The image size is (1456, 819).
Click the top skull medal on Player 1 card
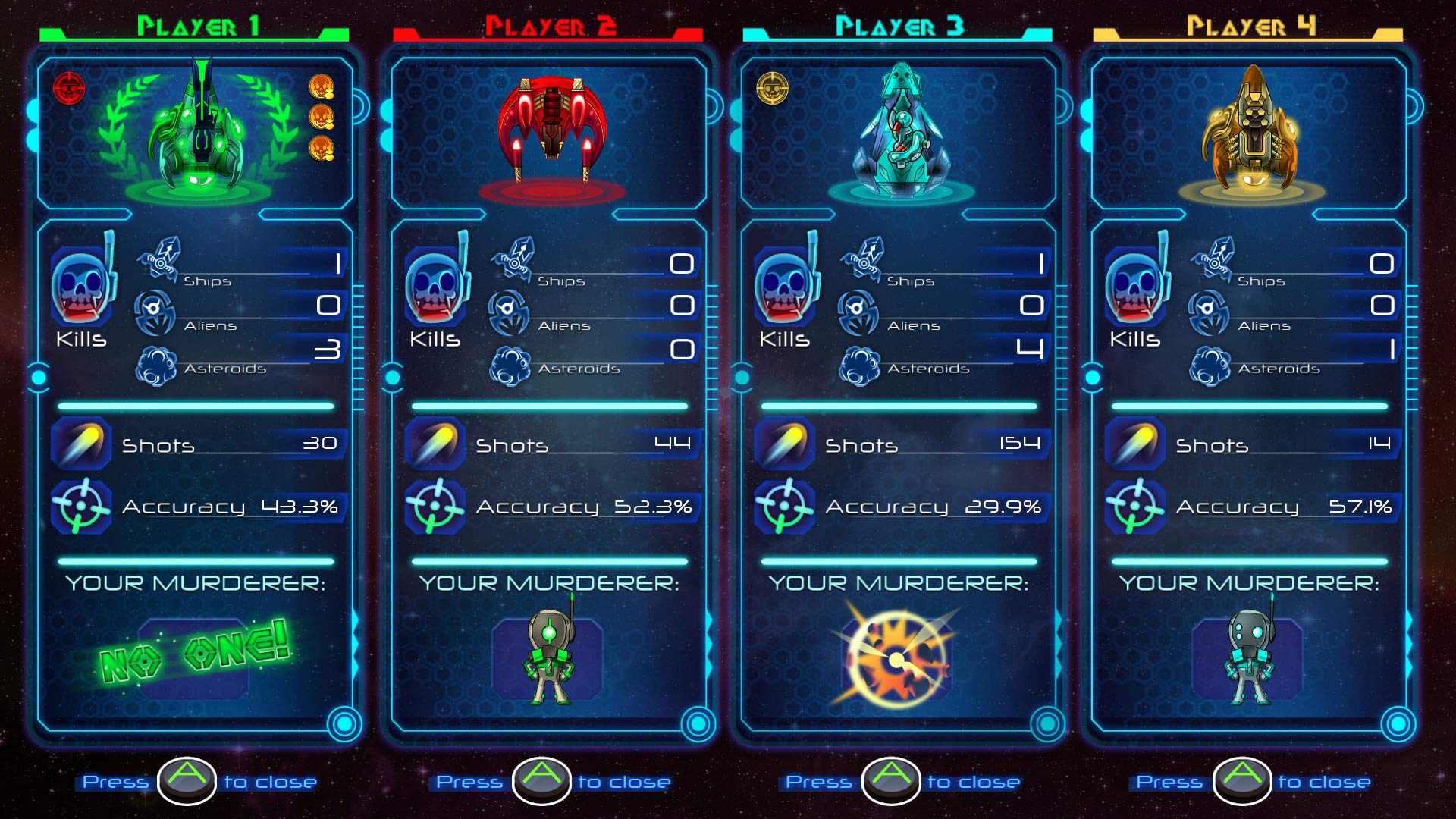point(321,87)
